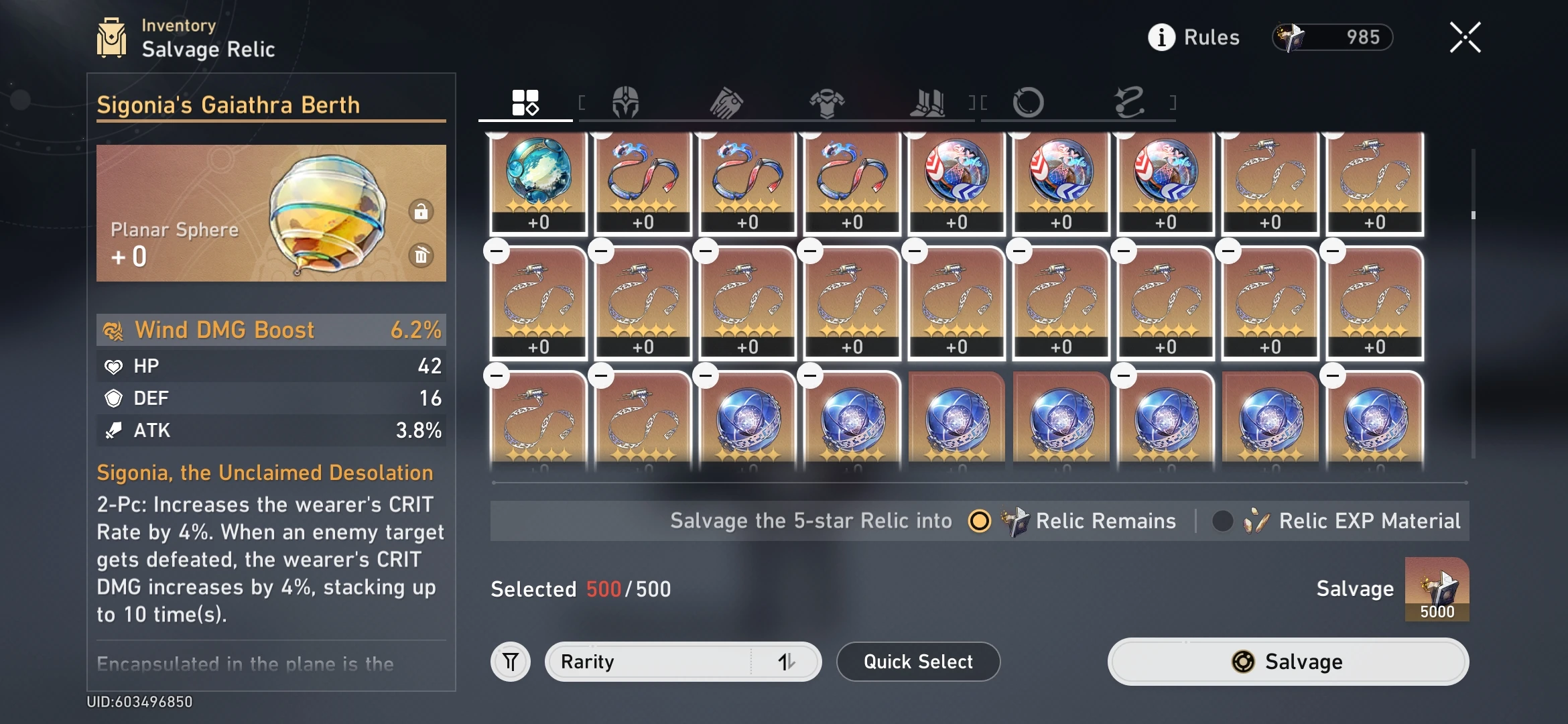This screenshot has width=1568, height=724.
Task: View the Relic Remains currency counter
Action: 1333,37
